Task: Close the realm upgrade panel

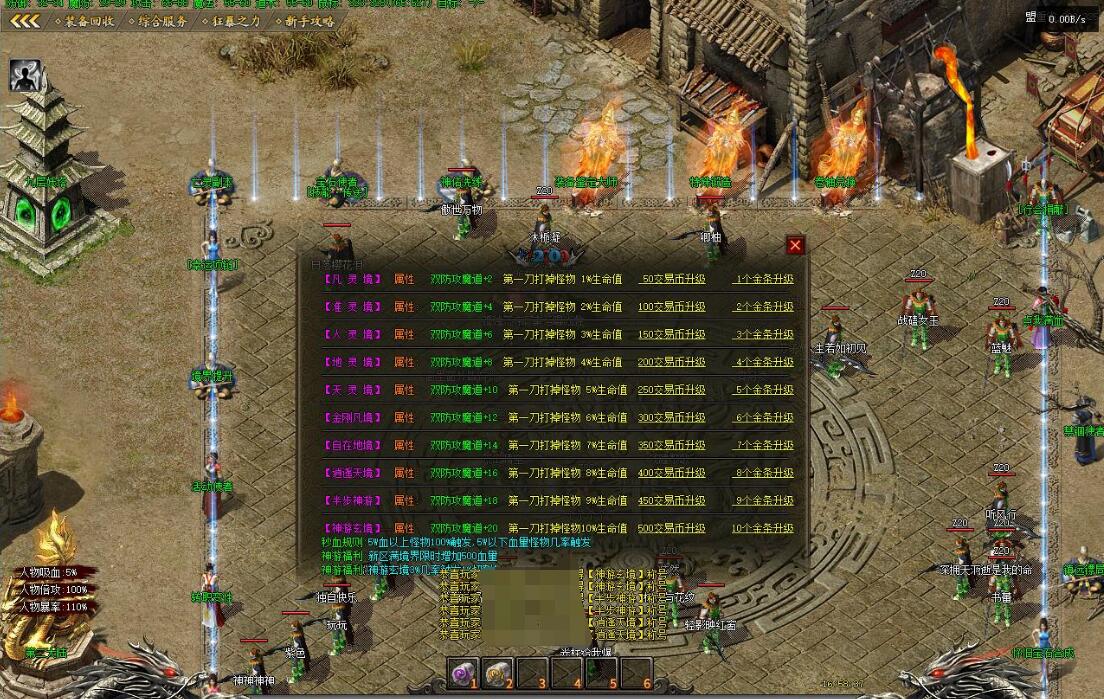Action: (x=795, y=246)
